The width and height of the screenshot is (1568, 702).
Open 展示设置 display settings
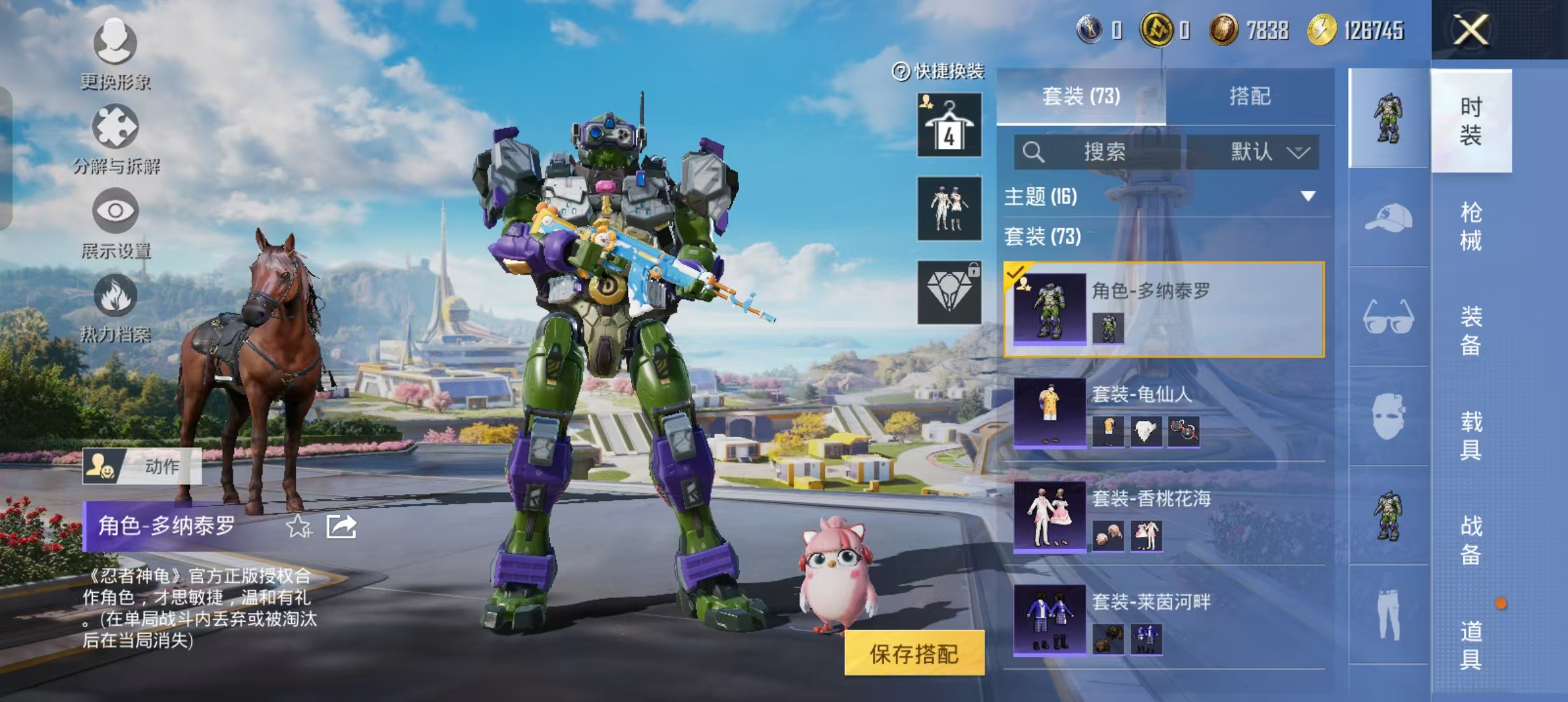pos(115,222)
